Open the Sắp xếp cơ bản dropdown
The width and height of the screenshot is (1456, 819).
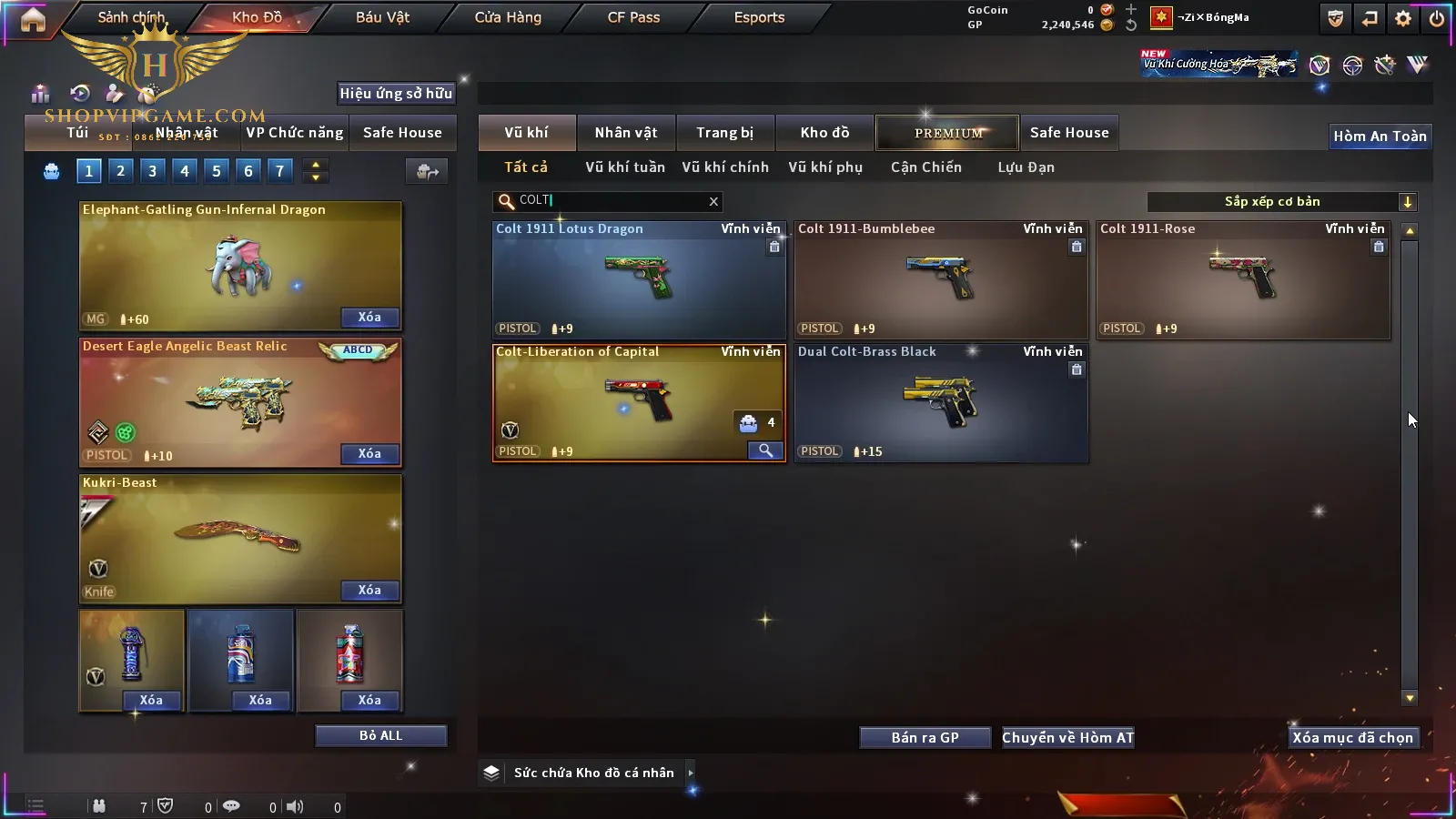[1282, 202]
